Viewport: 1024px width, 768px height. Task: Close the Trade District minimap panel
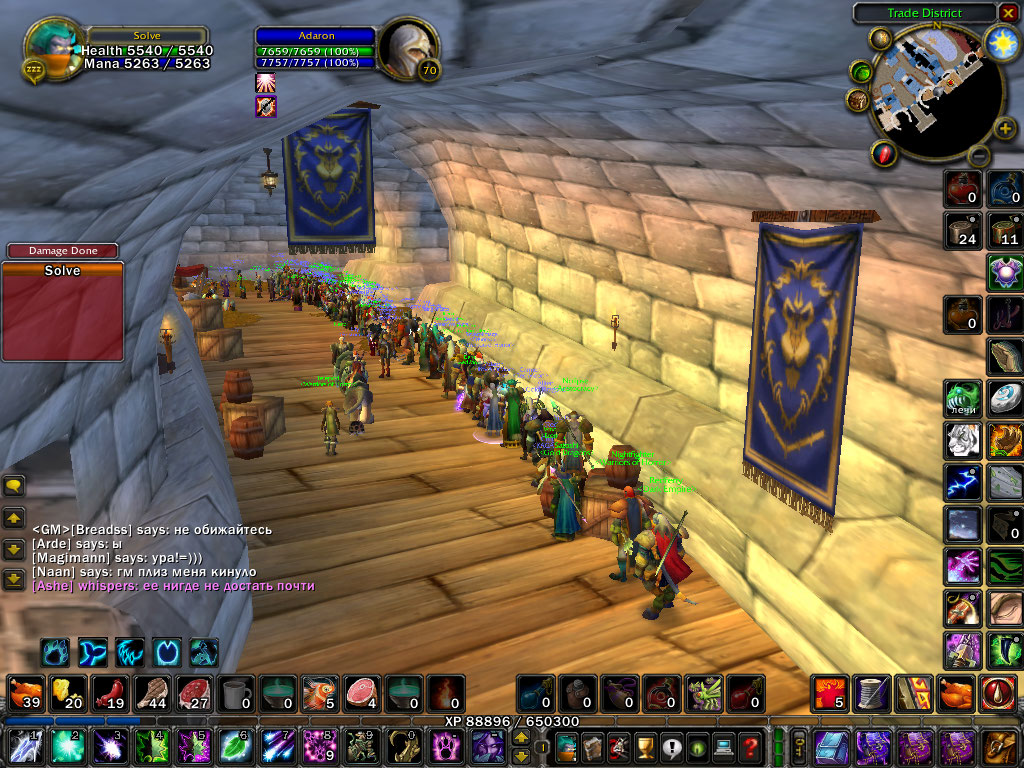tap(1007, 13)
